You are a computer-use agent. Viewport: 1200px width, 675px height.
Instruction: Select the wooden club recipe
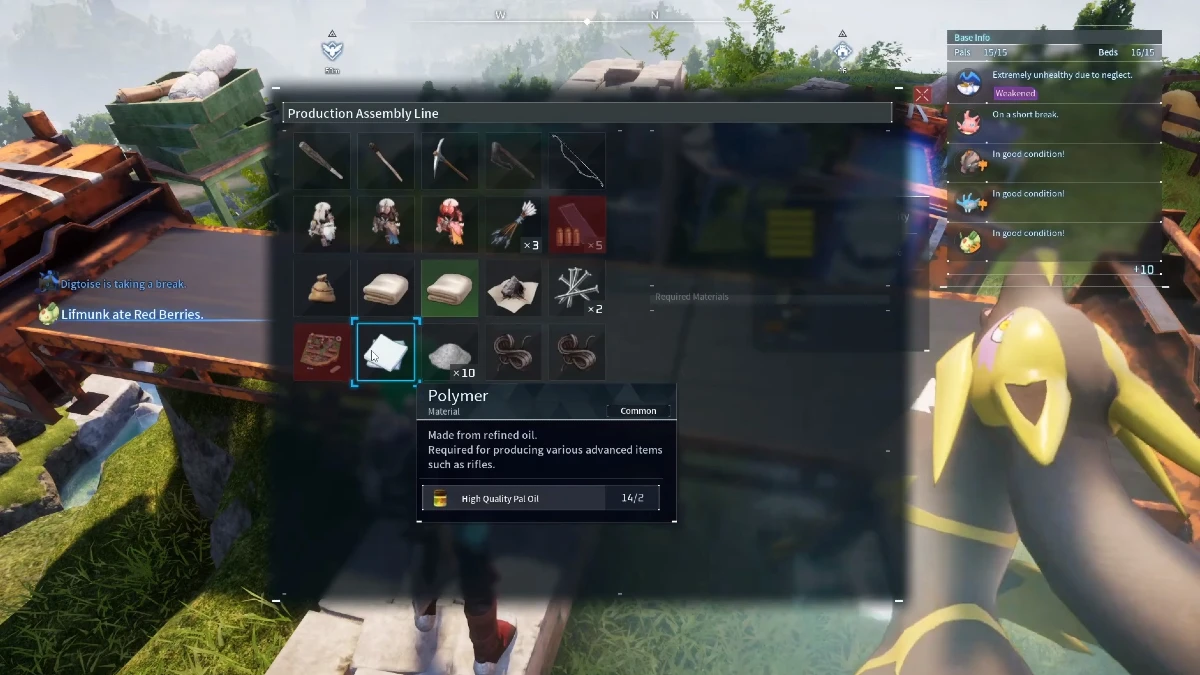coord(322,160)
